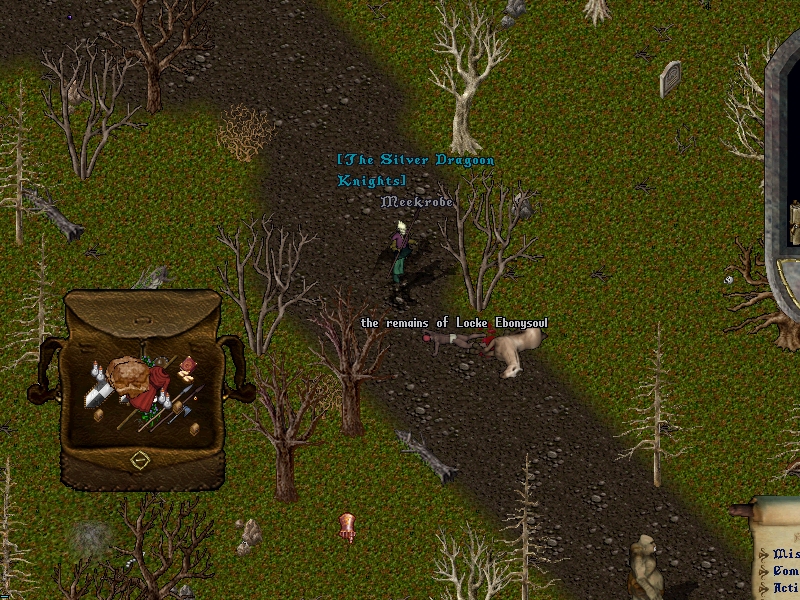Click the gold diamond emblem on backpack
800x600 pixels.
click(x=140, y=461)
